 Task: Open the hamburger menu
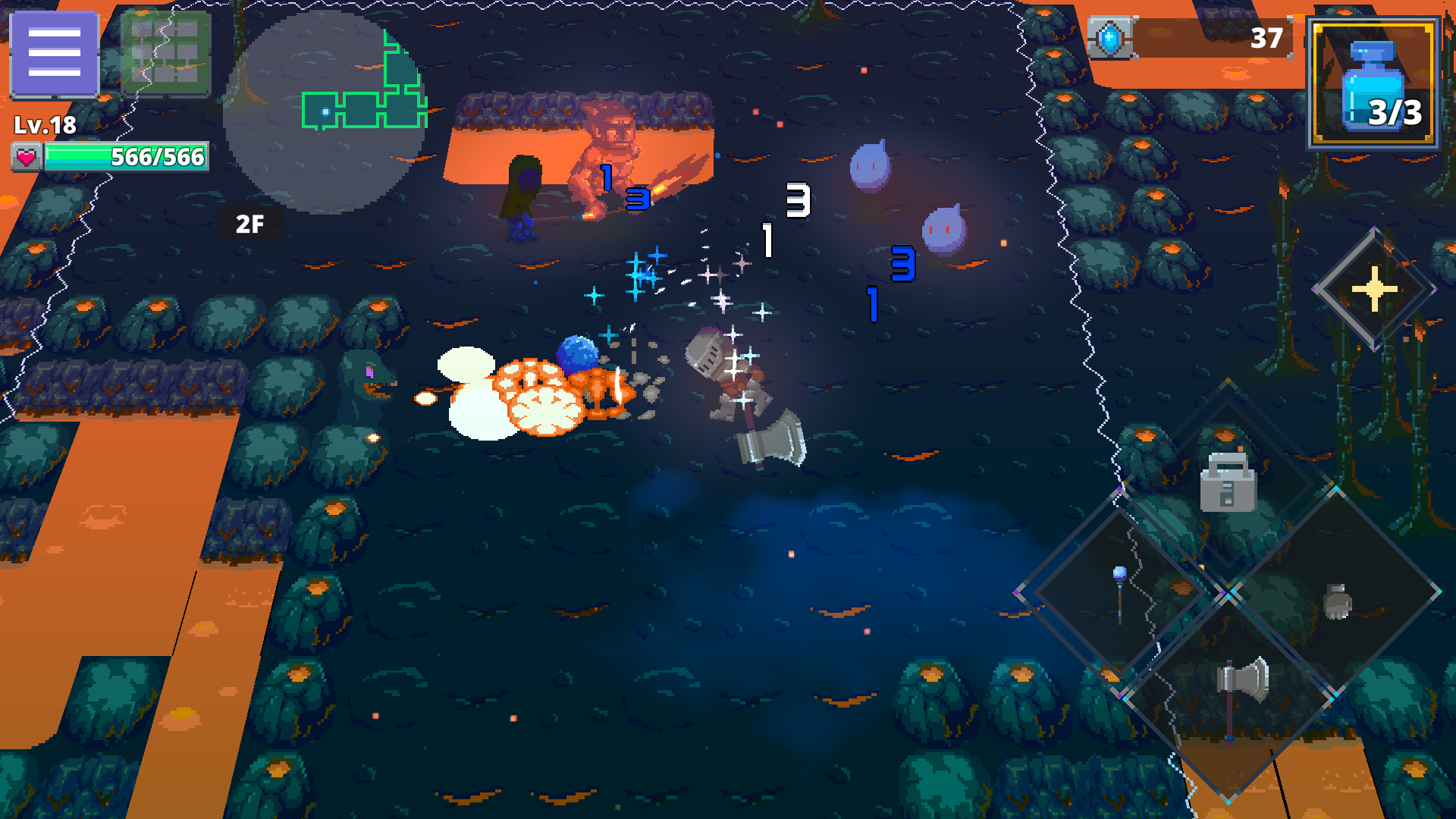tap(53, 53)
